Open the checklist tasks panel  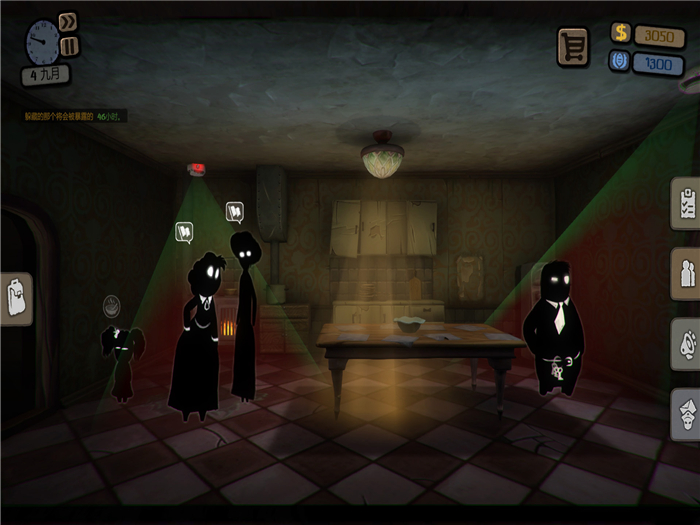tap(686, 203)
